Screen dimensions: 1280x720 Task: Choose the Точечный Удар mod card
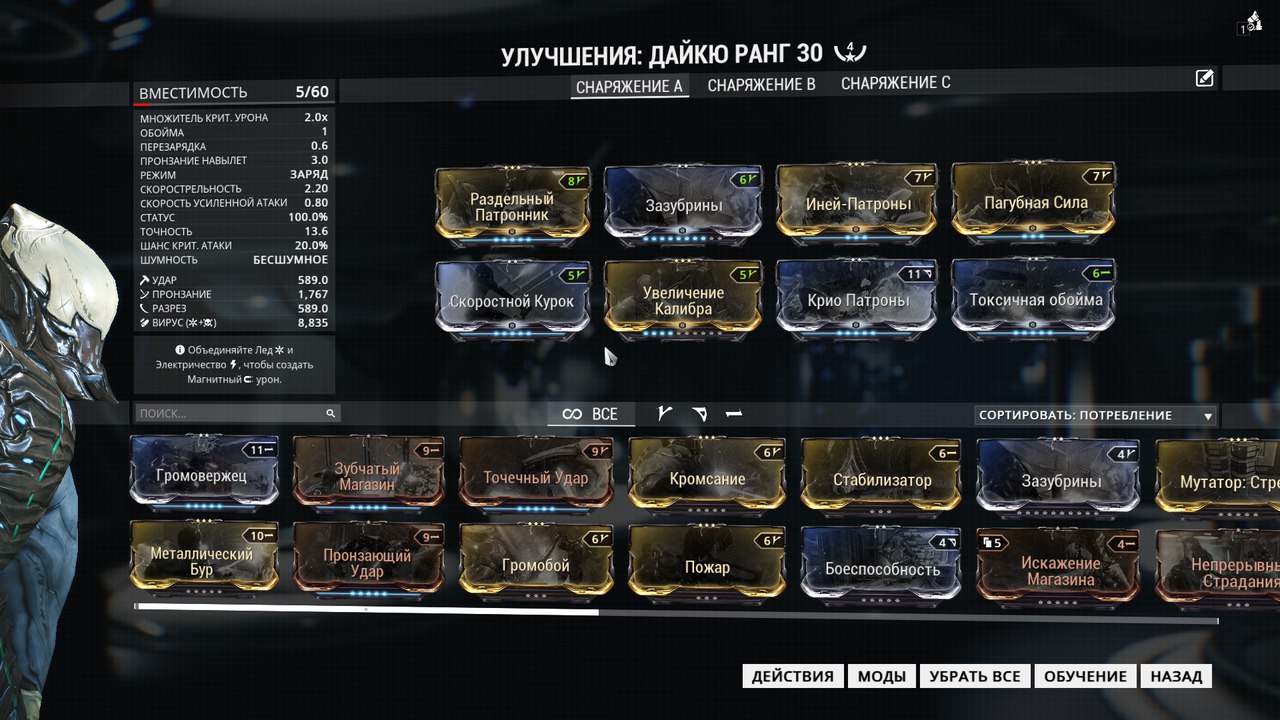point(536,478)
